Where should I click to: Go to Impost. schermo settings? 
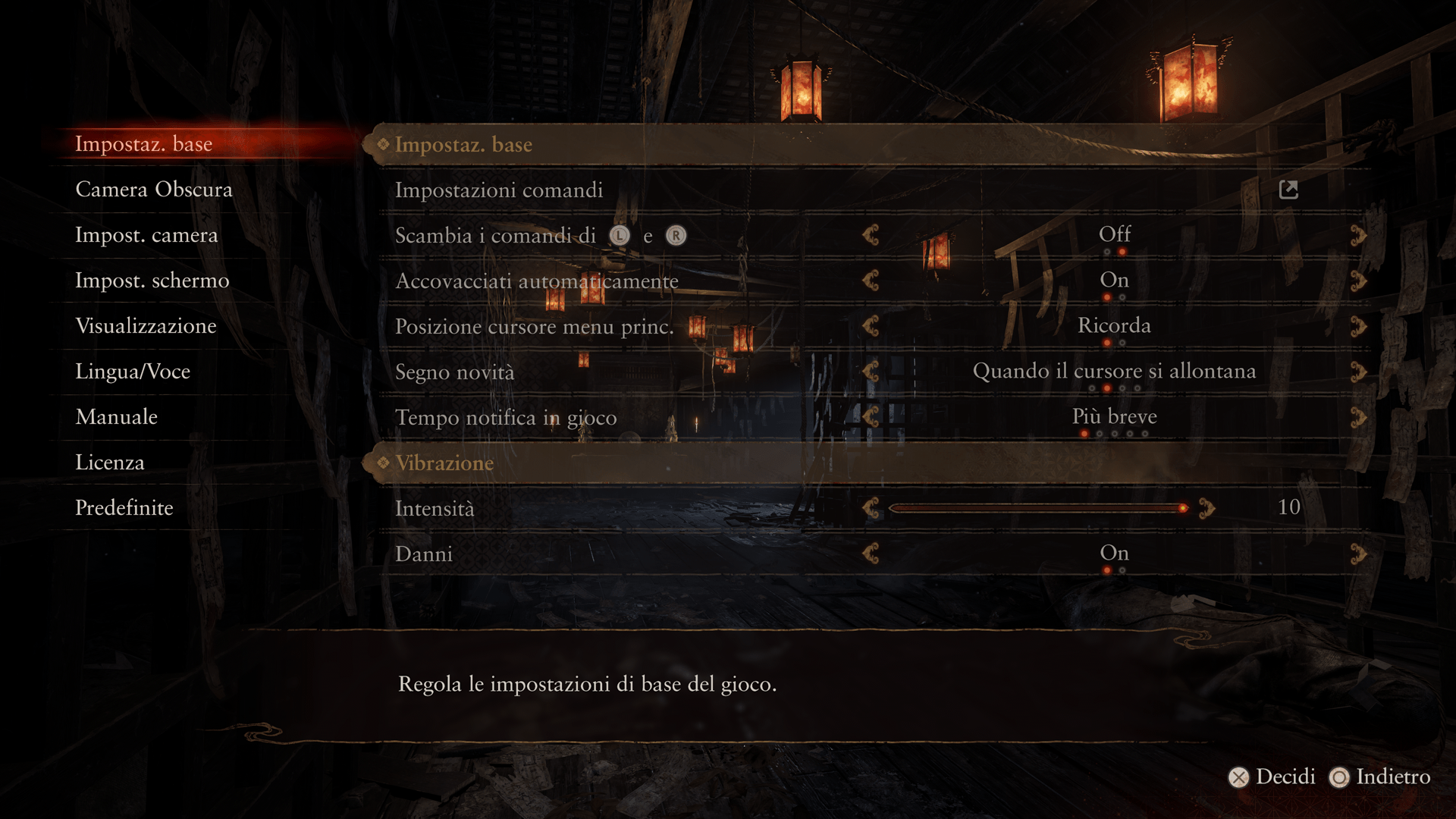[x=152, y=281]
